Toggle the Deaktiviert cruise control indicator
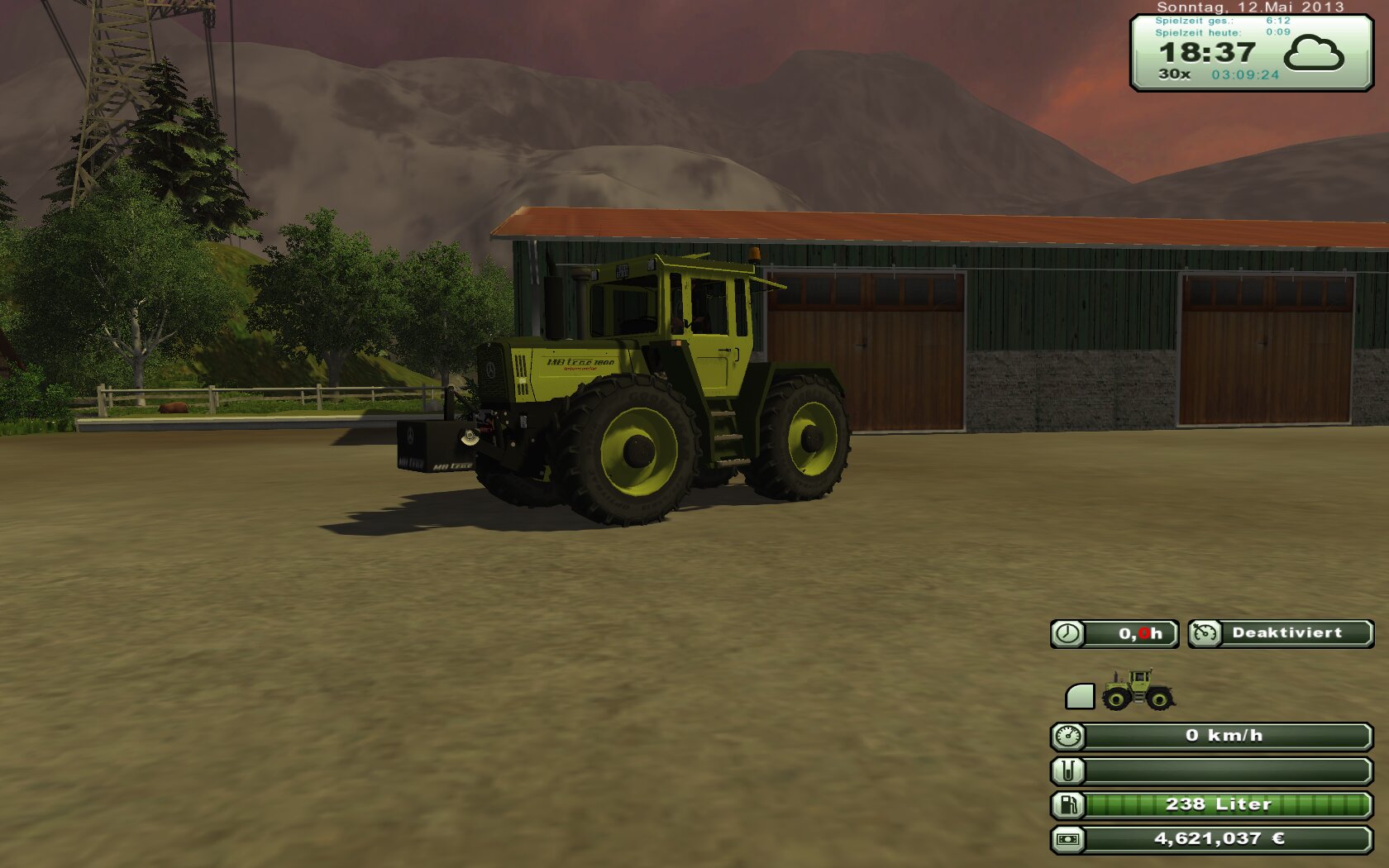1389x868 pixels. (1281, 633)
